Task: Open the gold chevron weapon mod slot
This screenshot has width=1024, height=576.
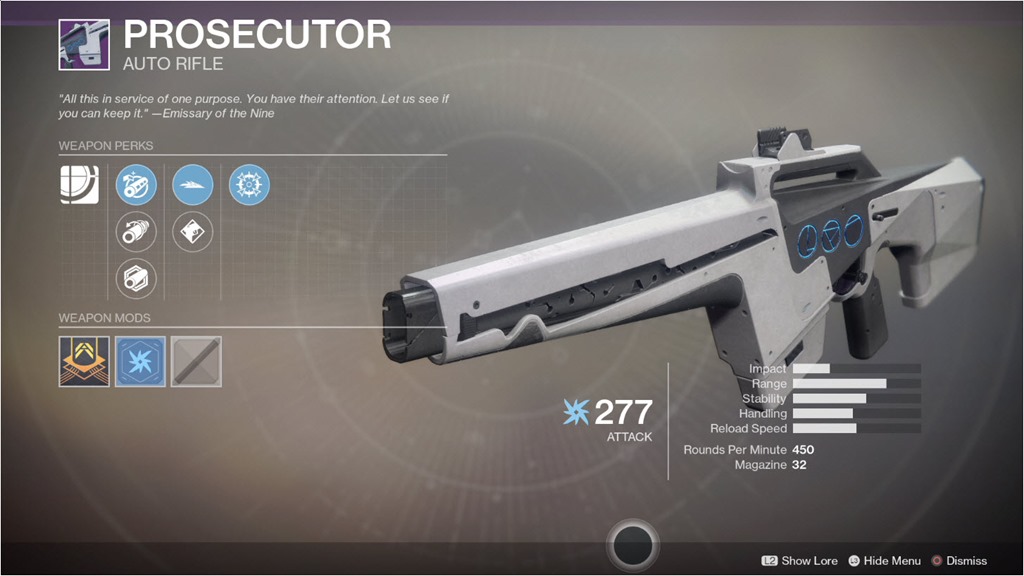Action: [84, 361]
